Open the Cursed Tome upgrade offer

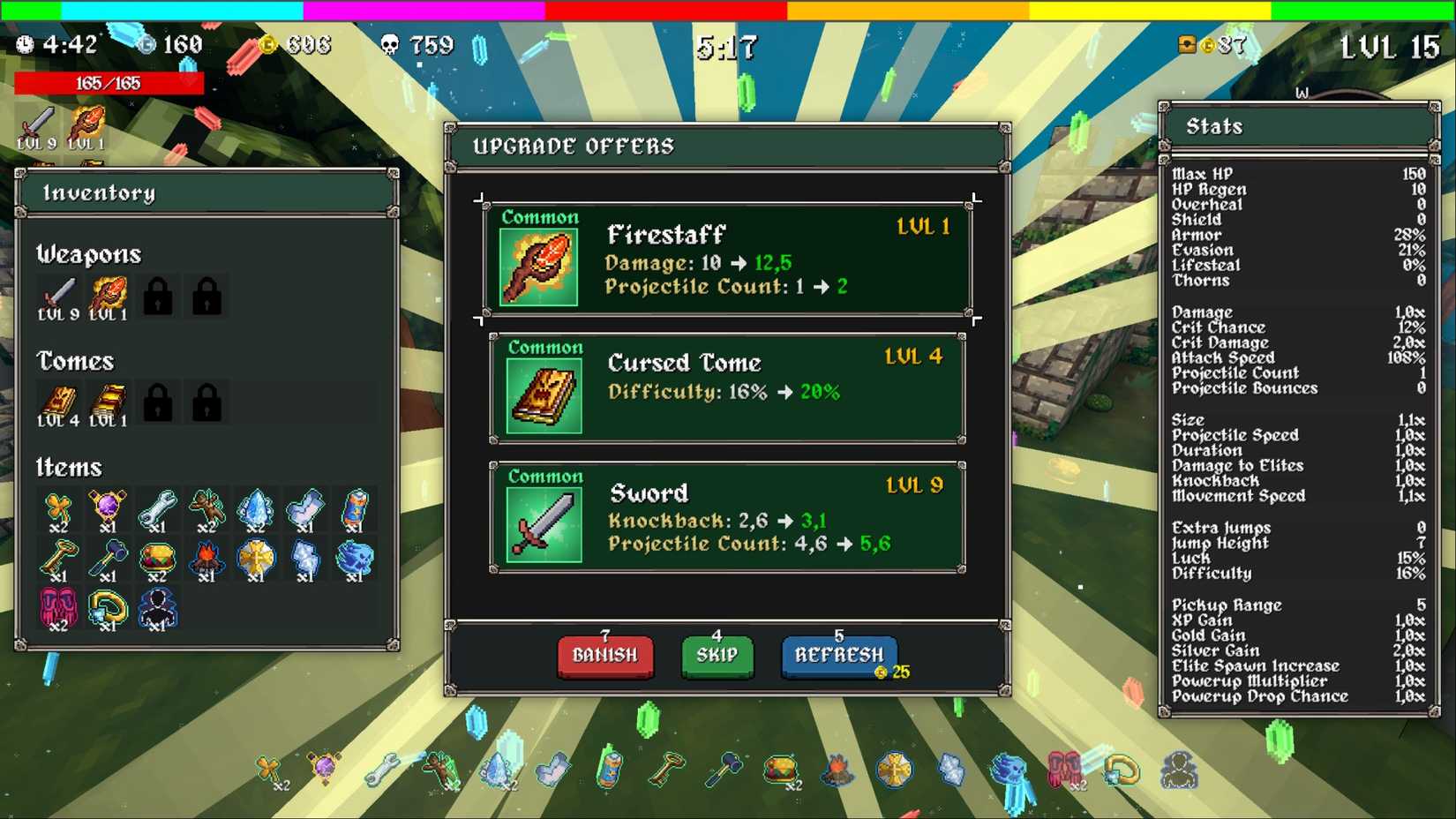click(x=726, y=387)
